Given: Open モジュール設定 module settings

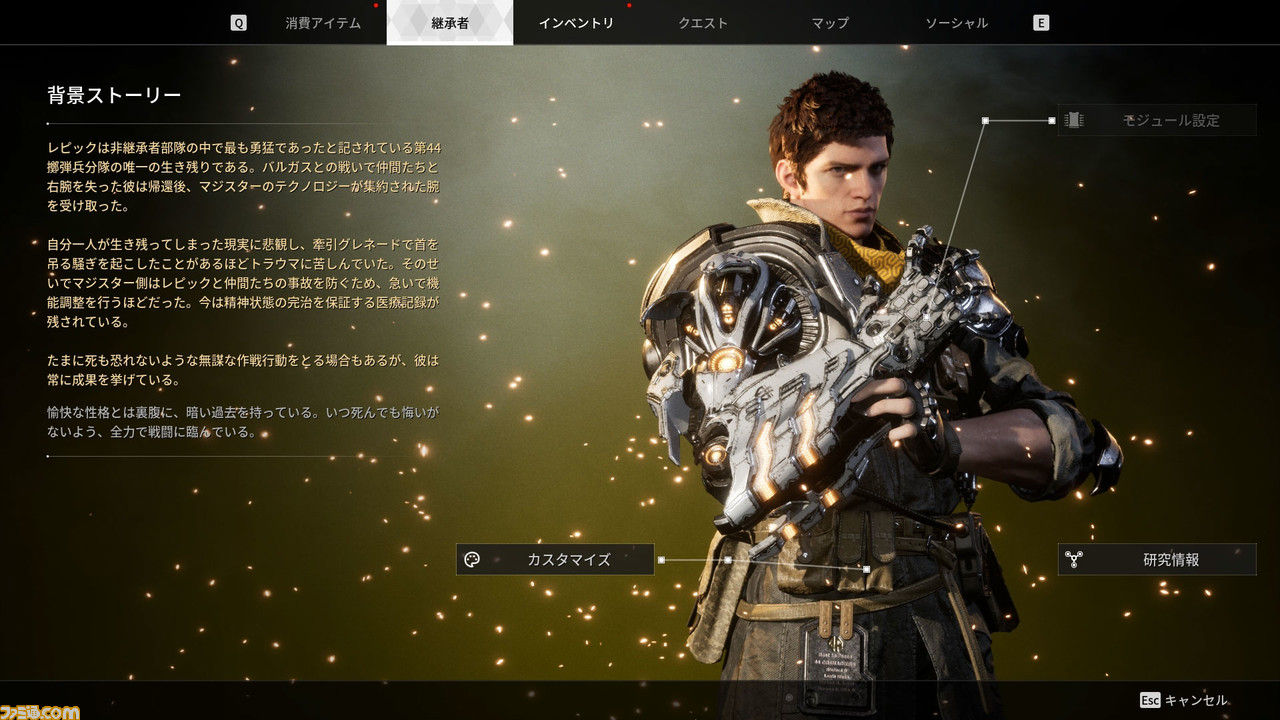Looking at the screenshot, I should coord(1157,120).
